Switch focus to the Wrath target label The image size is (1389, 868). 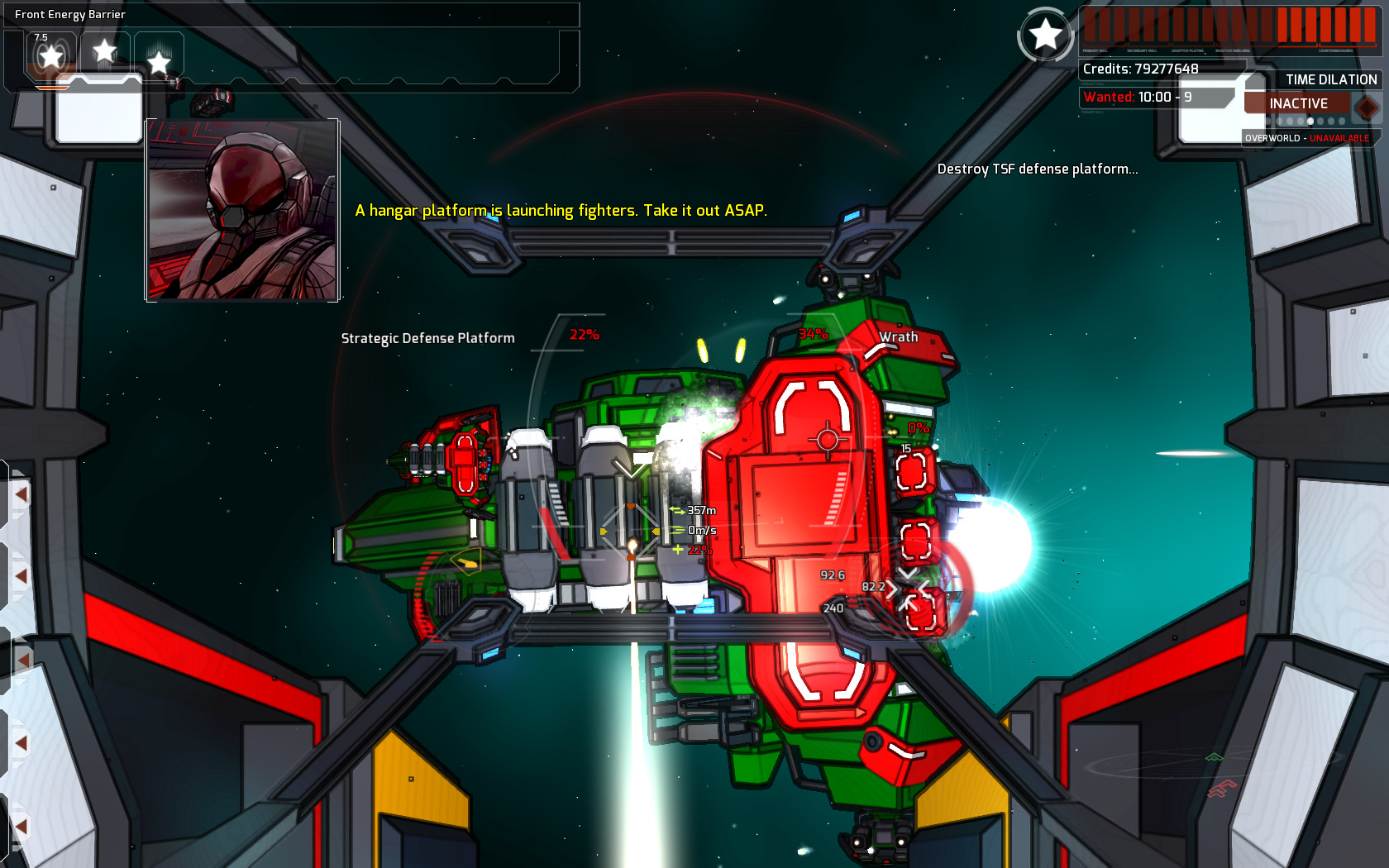(x=900, y=337)
